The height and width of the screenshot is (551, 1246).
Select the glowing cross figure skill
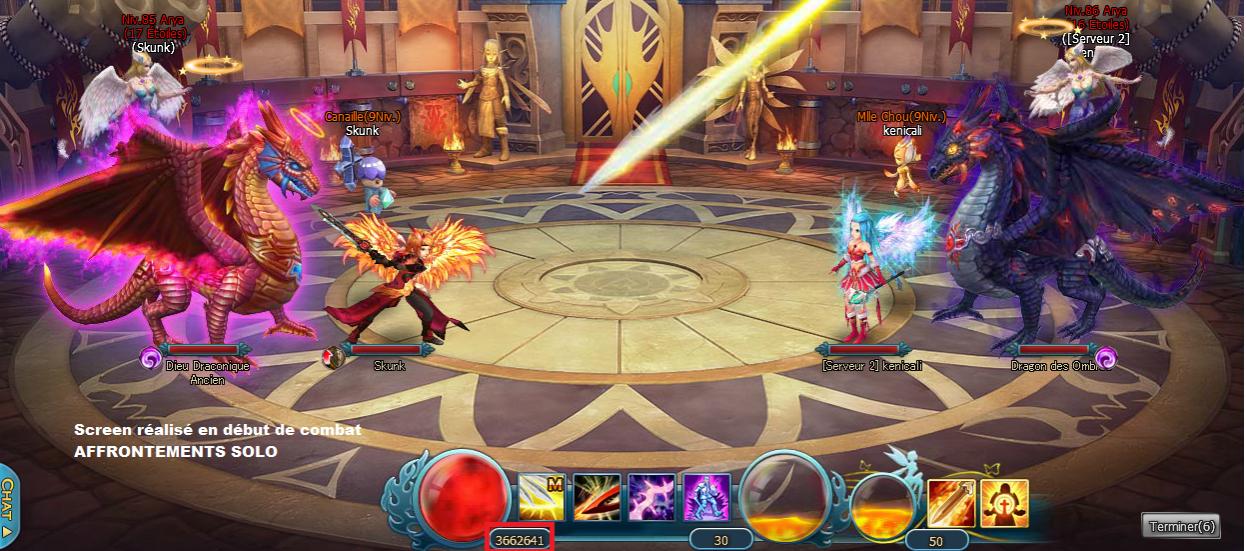click(x=1004, y=503)
